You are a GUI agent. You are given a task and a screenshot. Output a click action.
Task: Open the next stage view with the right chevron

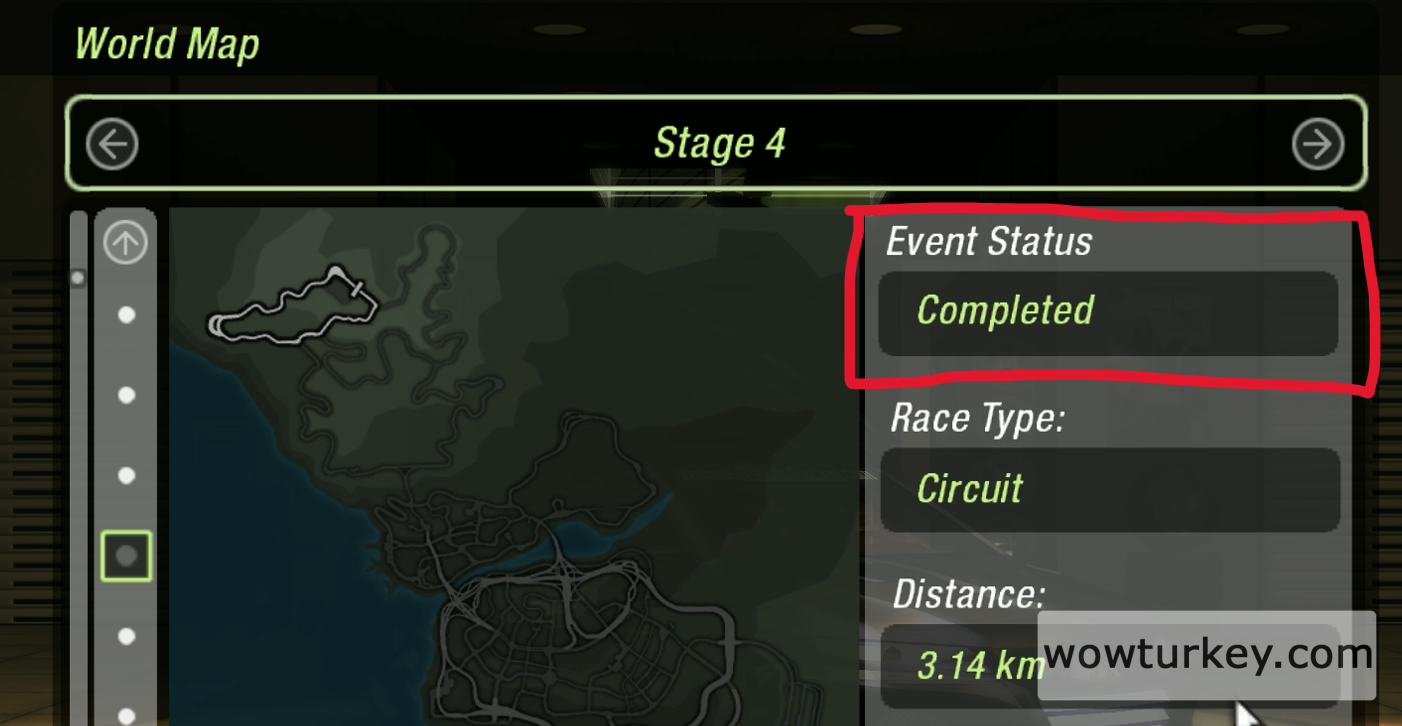point(1318,144)
